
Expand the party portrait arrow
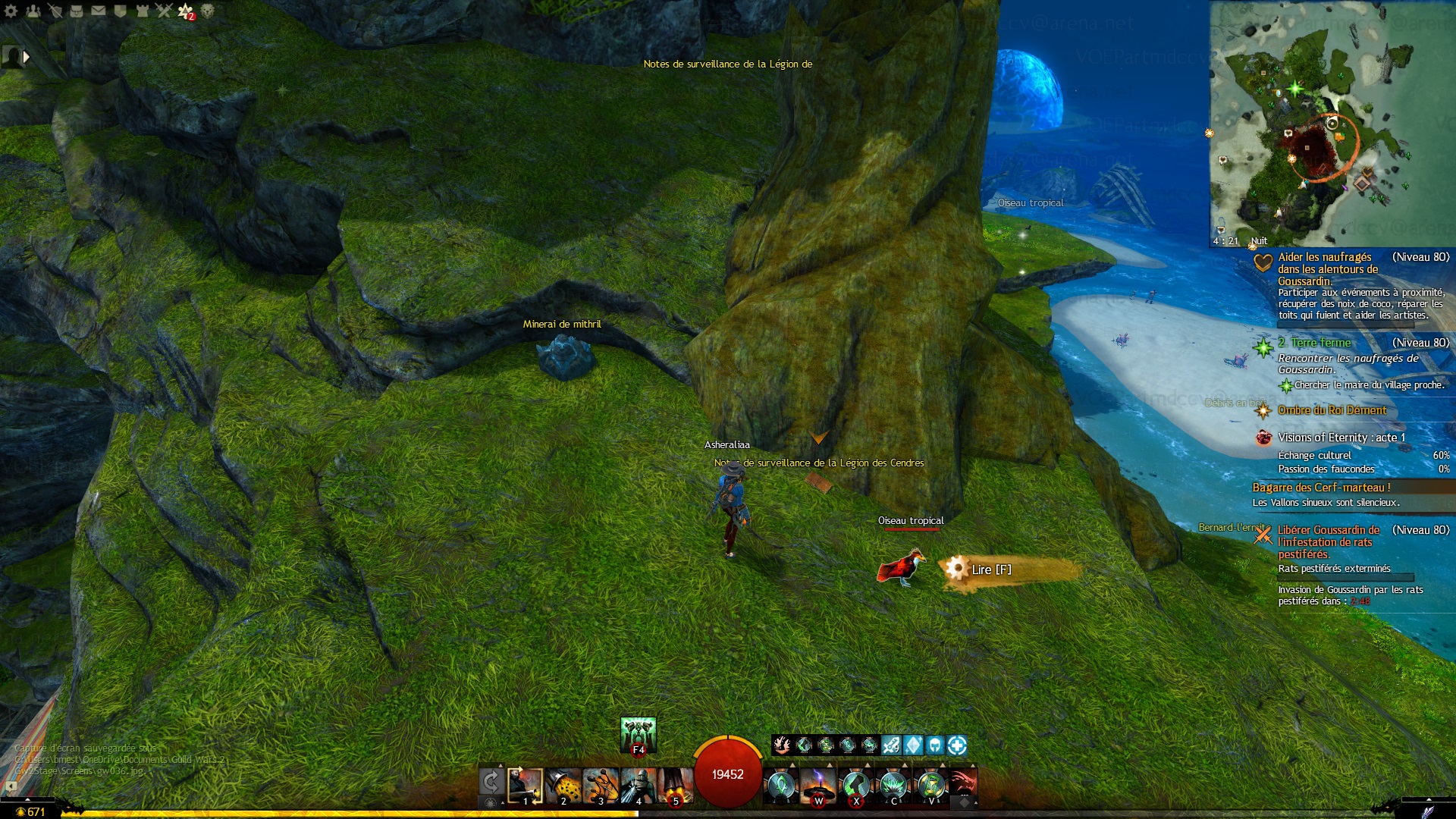pos(27,56)
